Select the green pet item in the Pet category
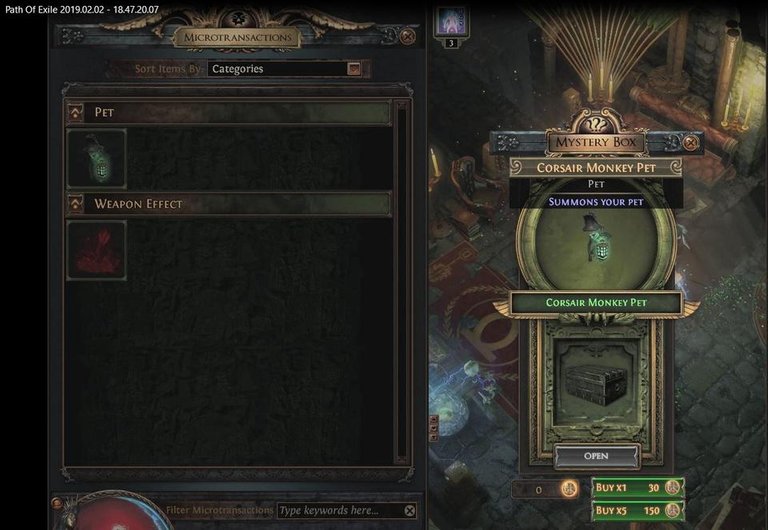This screenshot has height=530, width=768. [x=96, y=159]
